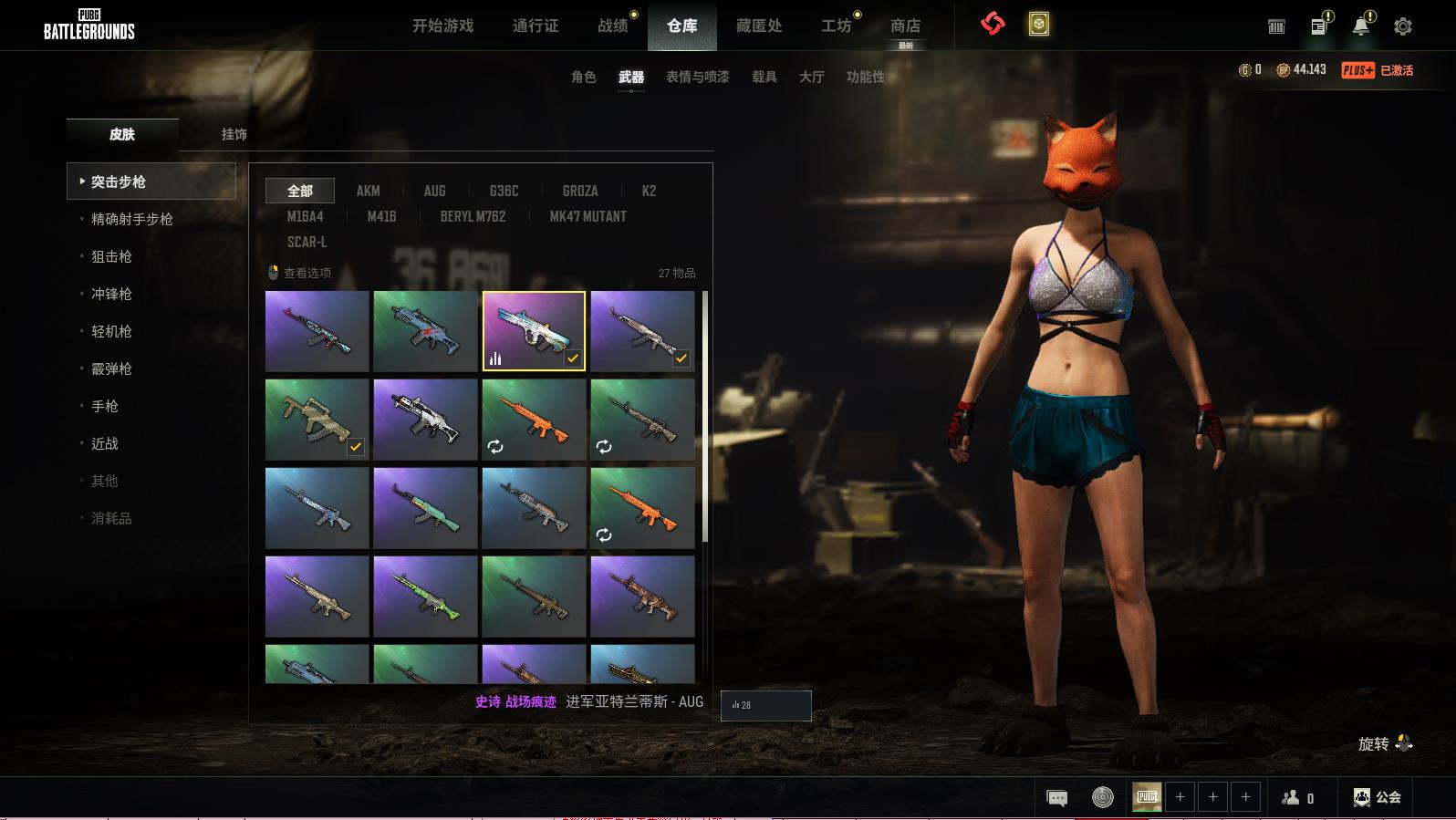The image size is (1456, 820).
Task: Filter skins by BERYL M762
Action: pos(473,216)
